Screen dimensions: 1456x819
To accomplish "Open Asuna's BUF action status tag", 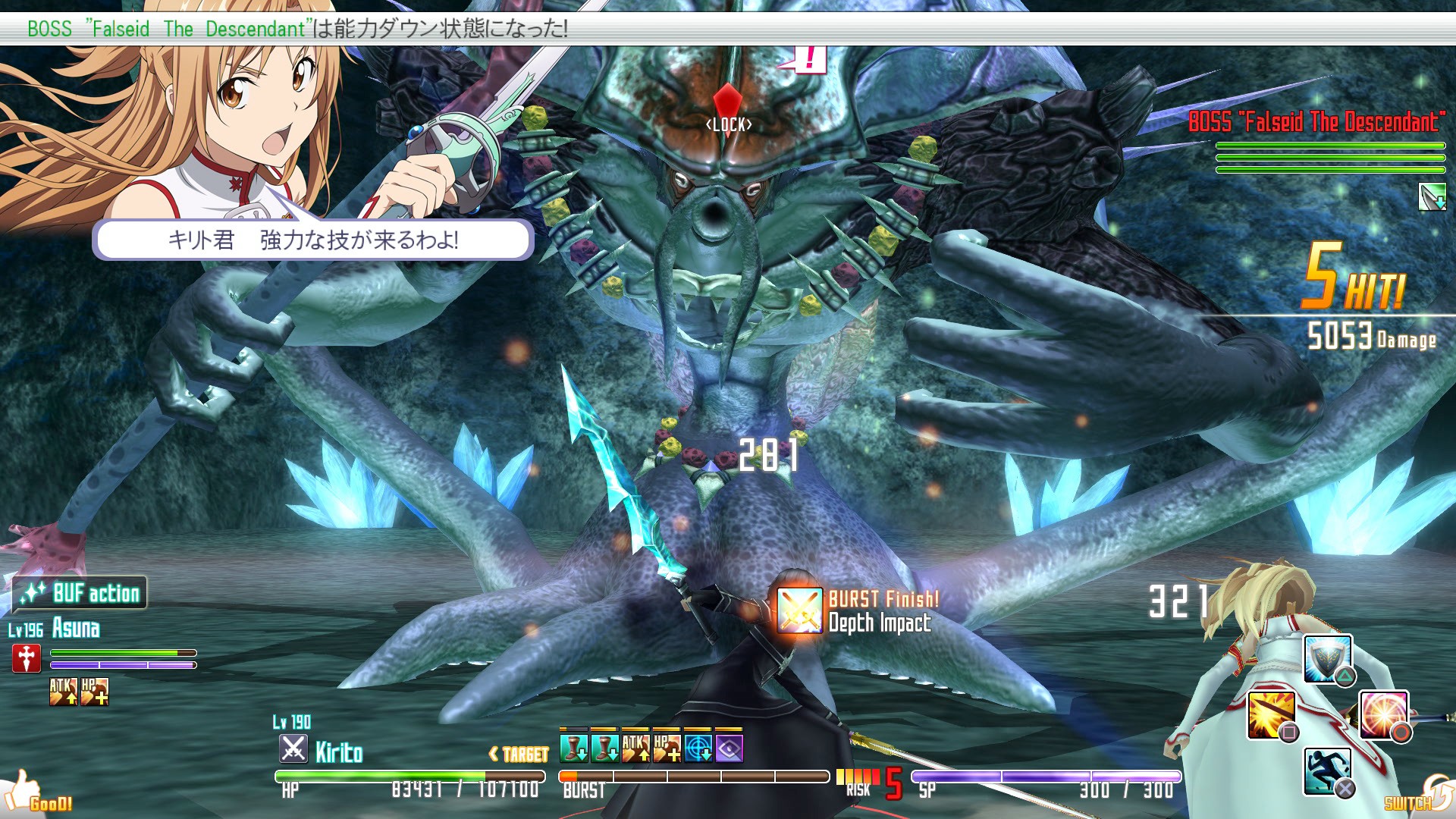I will click(80, 593).
